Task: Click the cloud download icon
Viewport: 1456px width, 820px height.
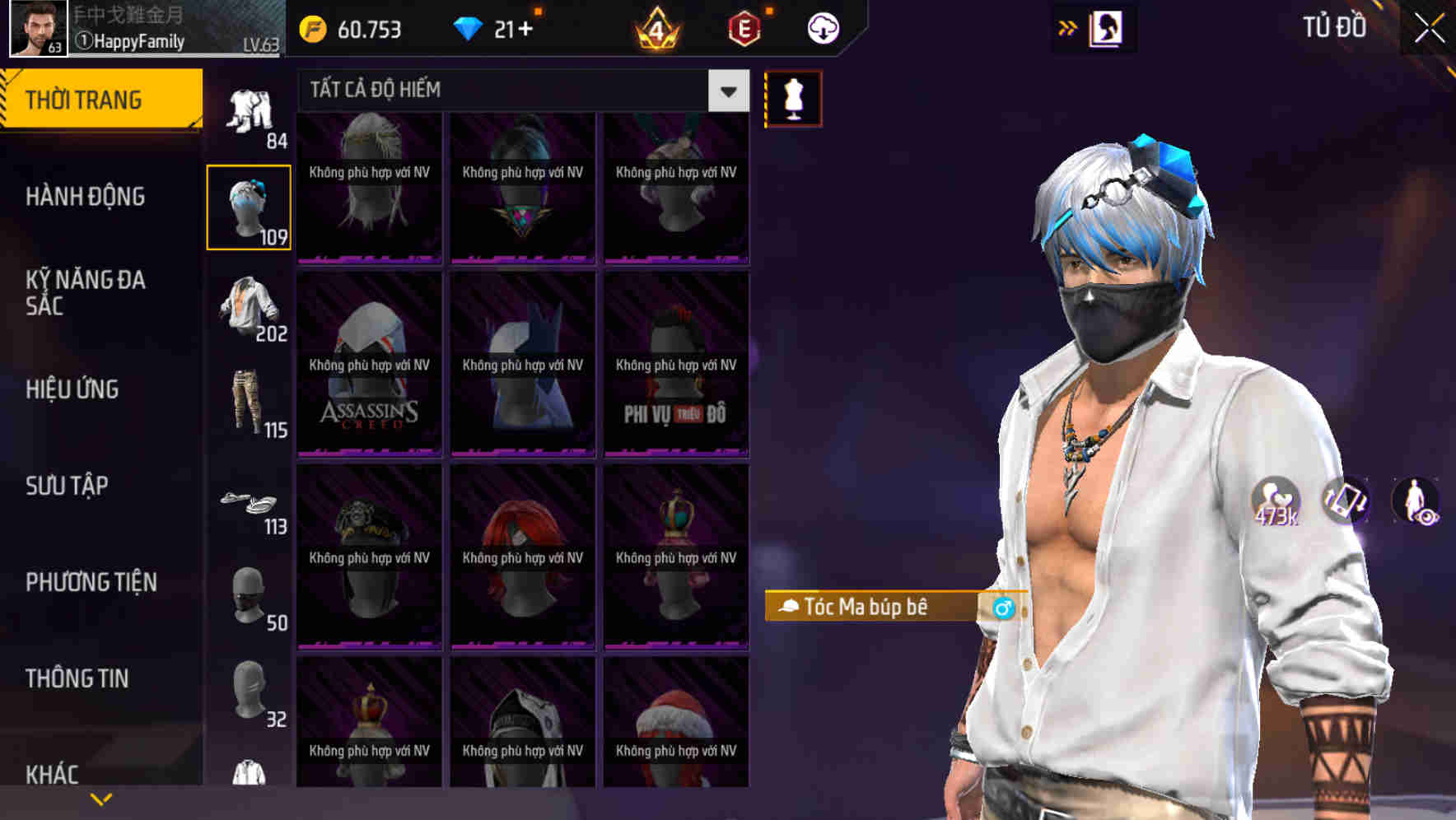Action: coord(821,28)
